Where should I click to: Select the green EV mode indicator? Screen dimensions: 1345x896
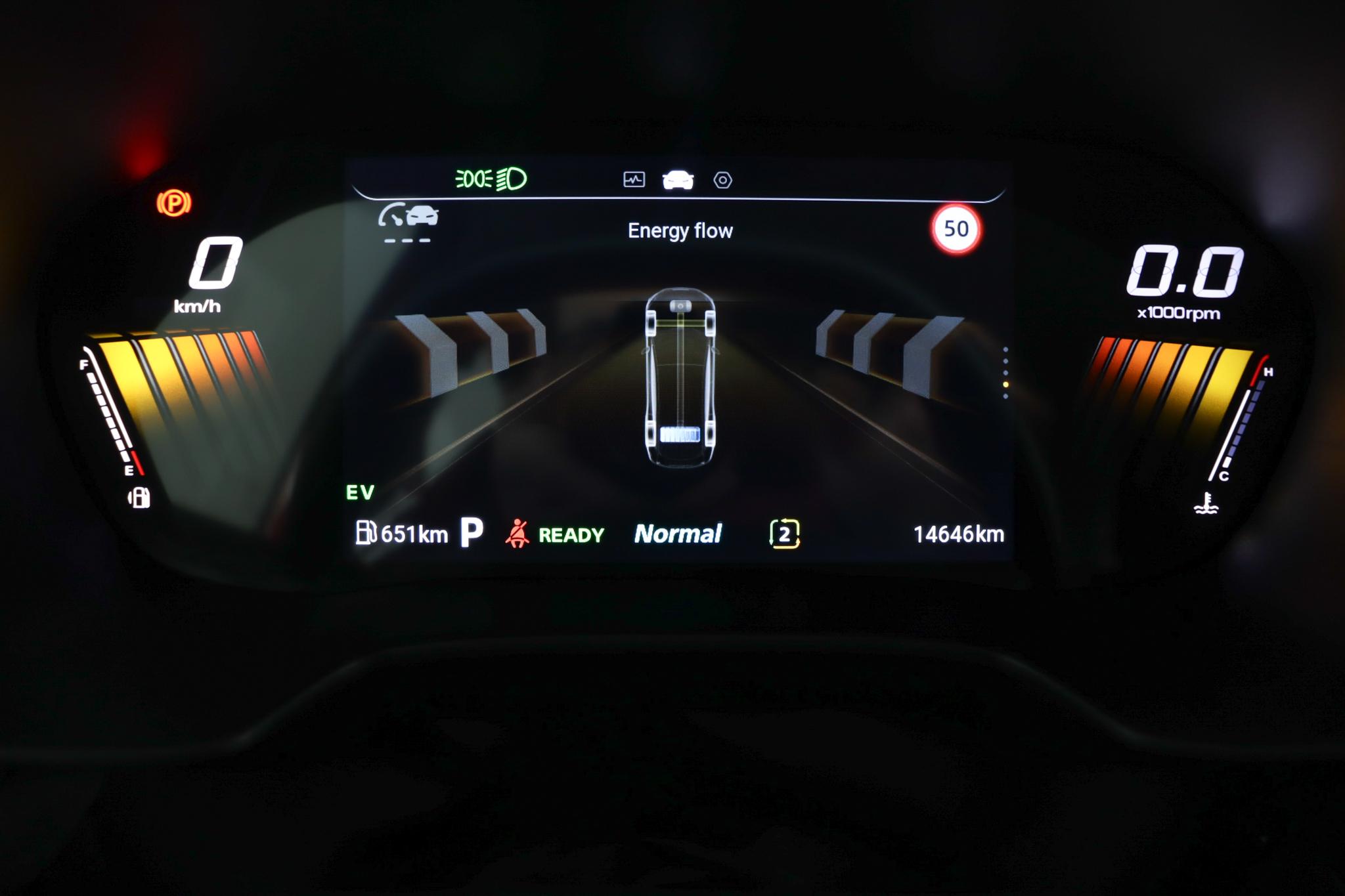(x=360, y=492)
